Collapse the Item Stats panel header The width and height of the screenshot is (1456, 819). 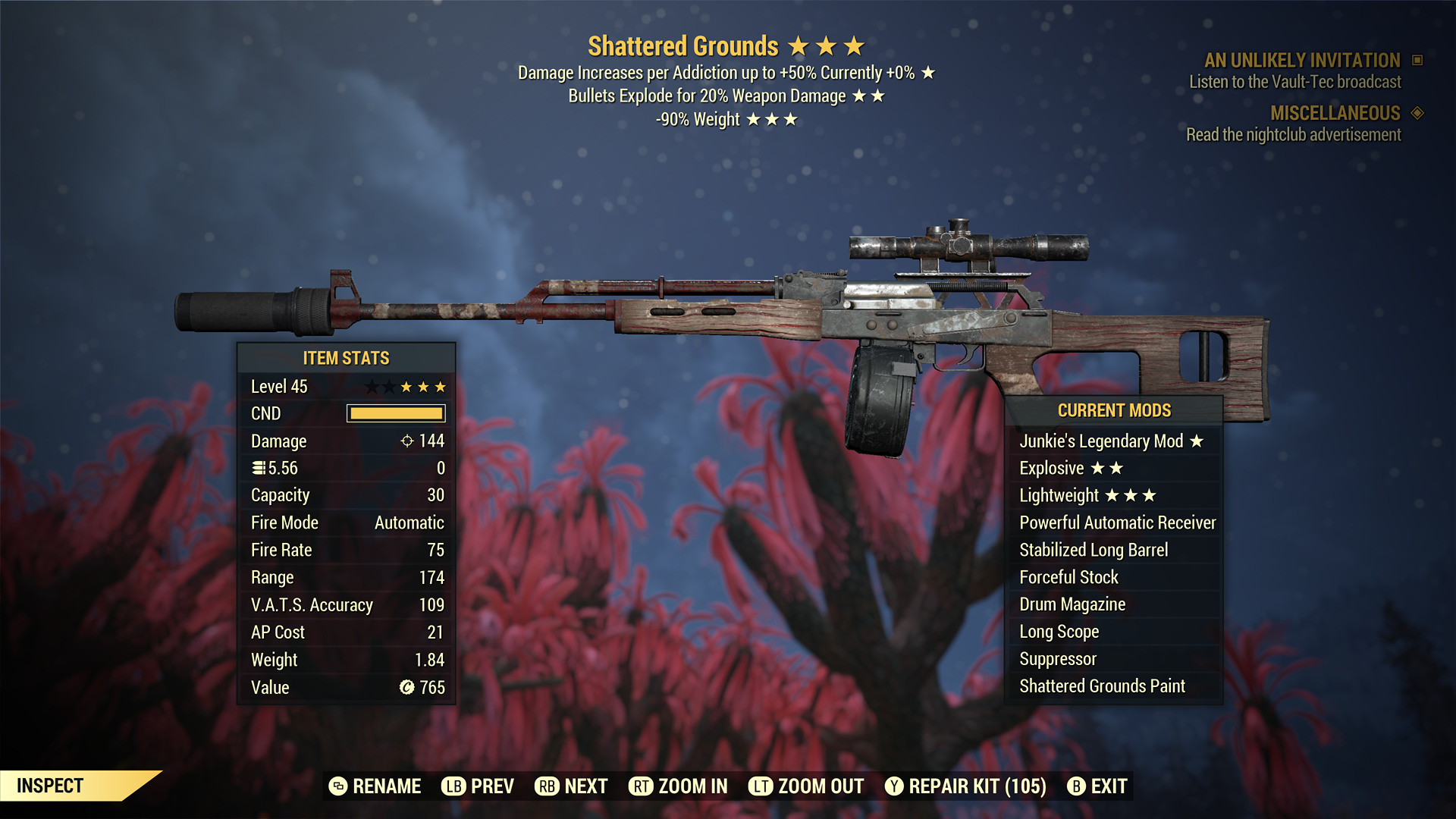(346, 358)
